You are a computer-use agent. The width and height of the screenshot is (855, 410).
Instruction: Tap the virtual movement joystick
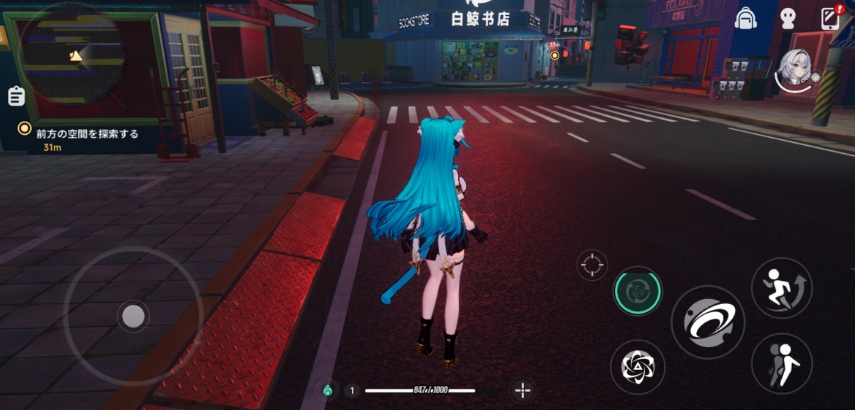click(132, 316)
